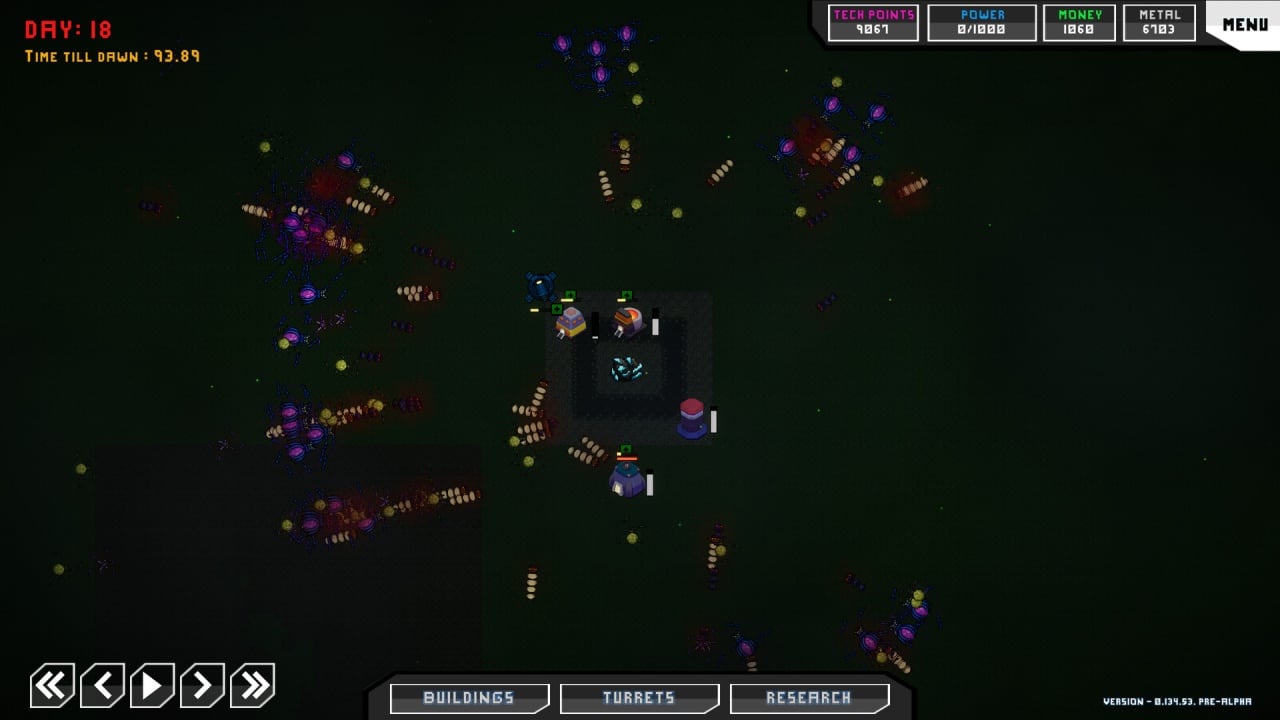Click the play speed button
This screenshot has width=1280, height=720.
[152, 685]
